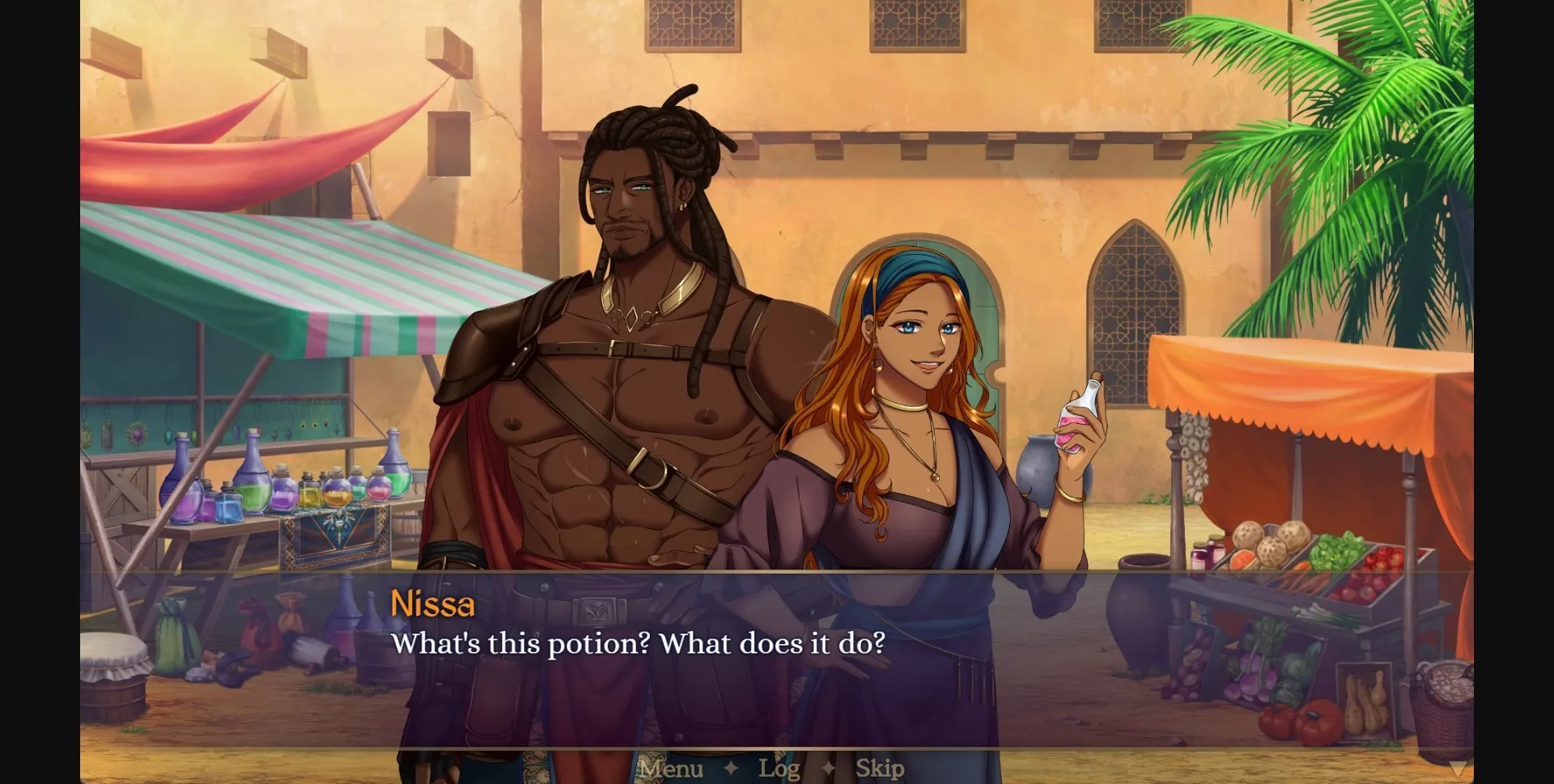Open the dialogue Log
This screenshot has width=1554, height=784.
click(779, 769)
